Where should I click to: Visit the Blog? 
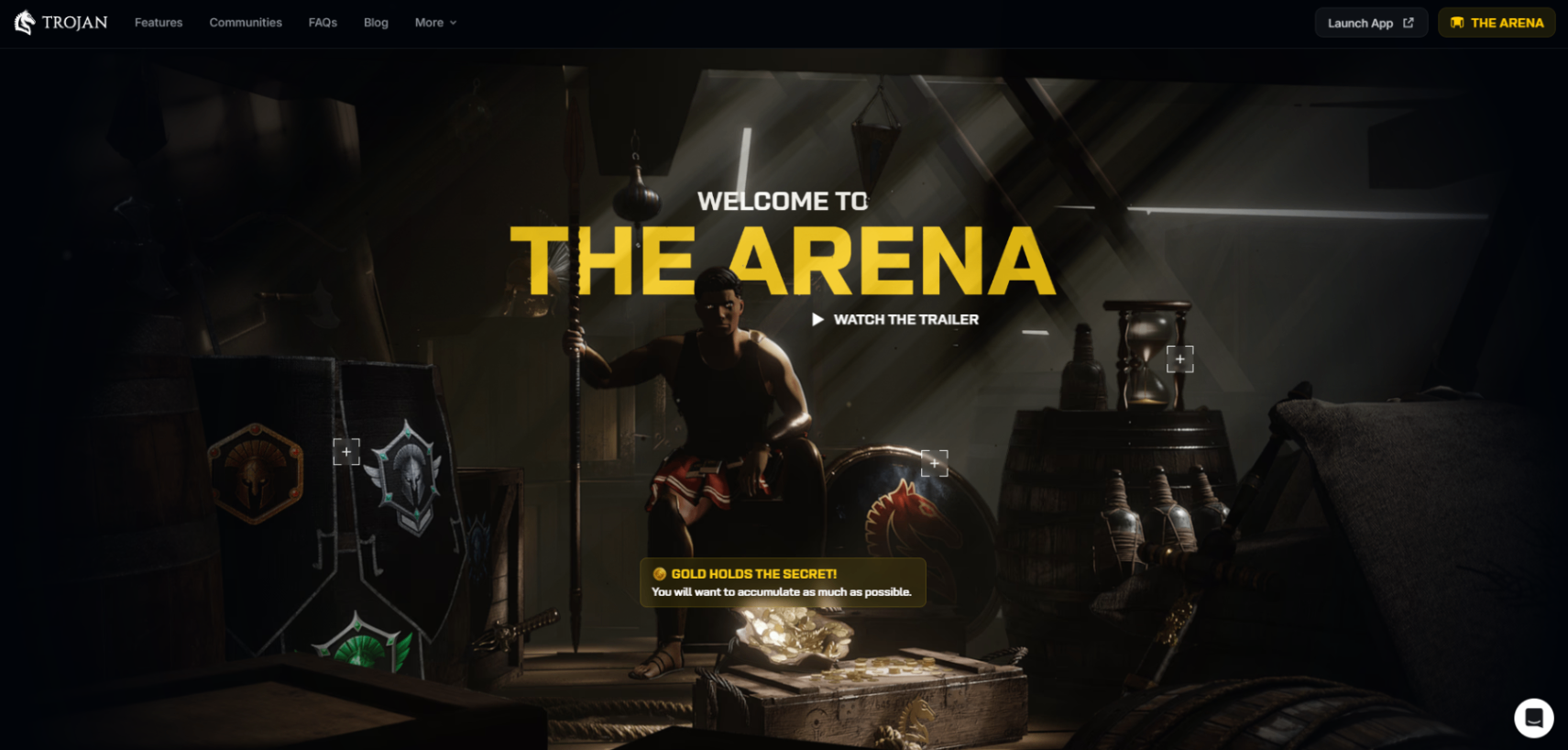pyautogui.click(x=376, y=22)
